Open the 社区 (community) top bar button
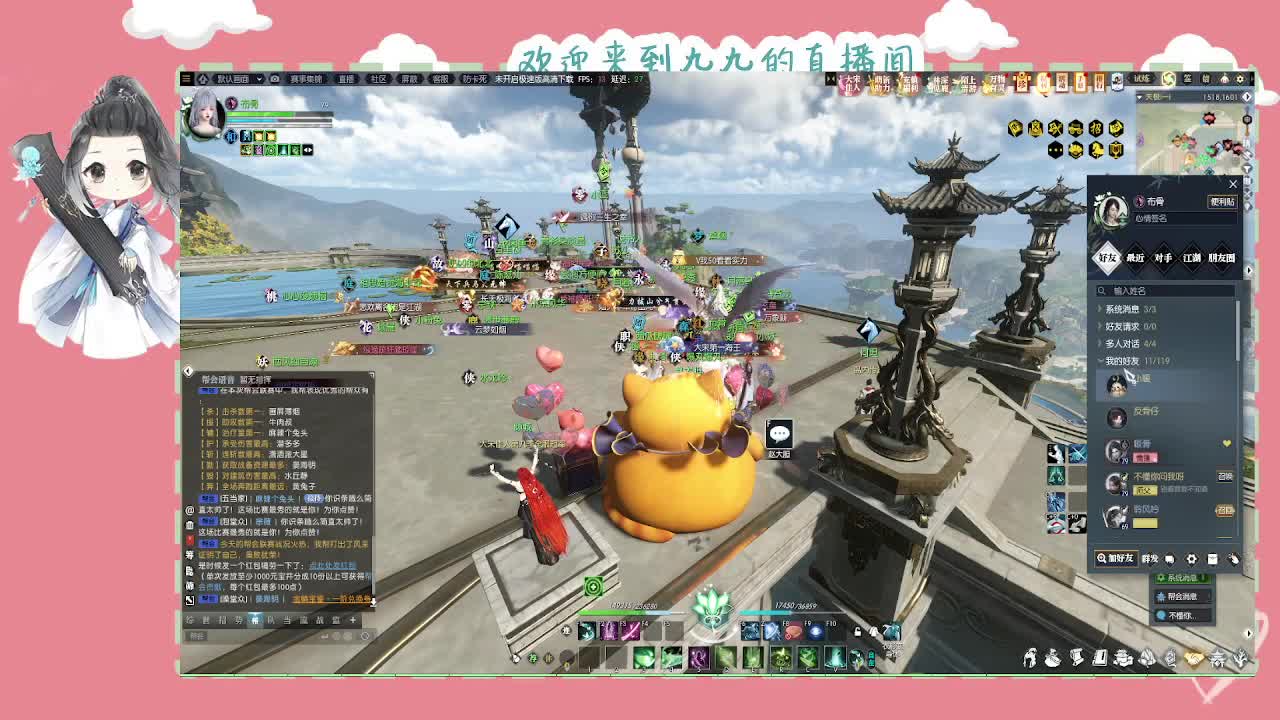Viewport: 1280px width, 720px height. (x=378, y=79)
